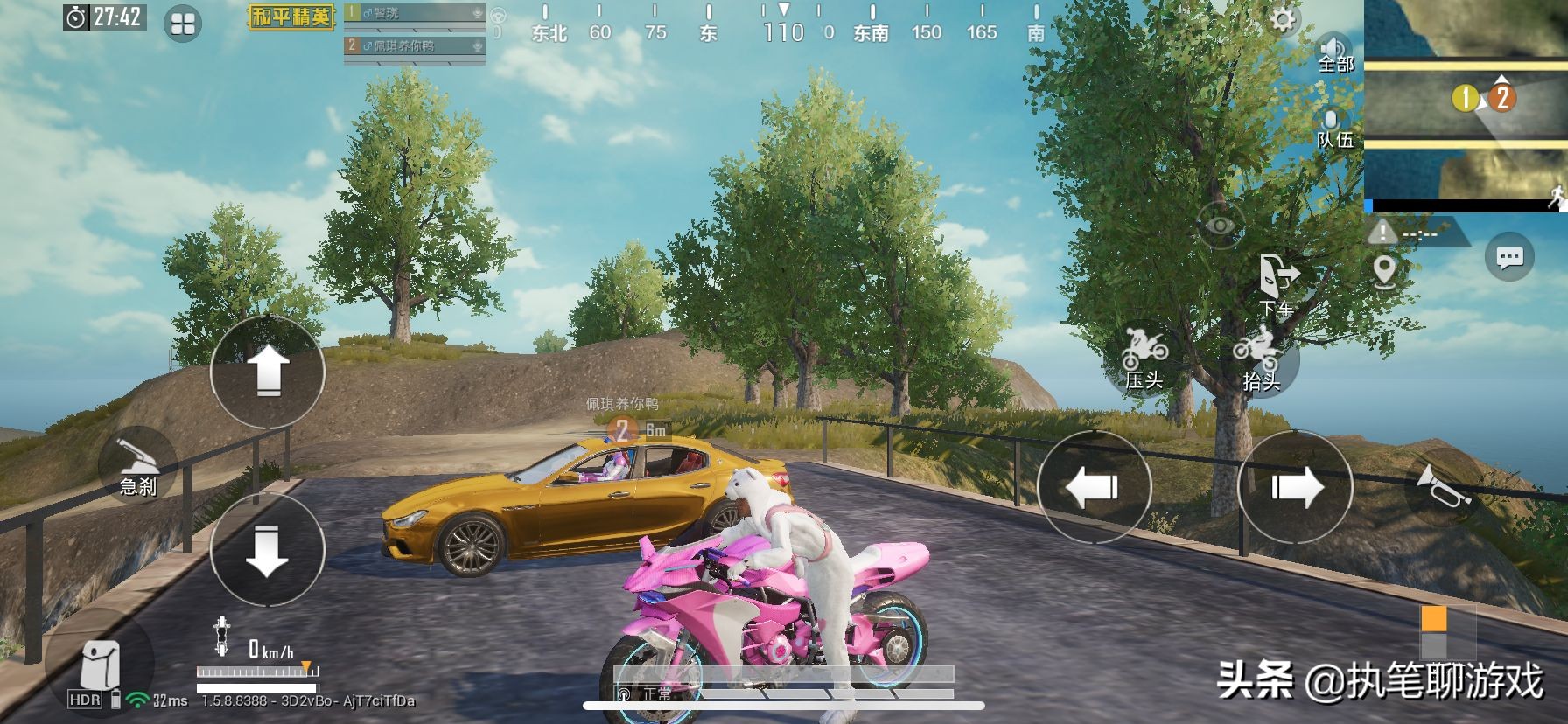The width and height of the screenshot is (1568, 724).
Task: Tap the orange indicator box above watermark
Action: point(1433,620)
